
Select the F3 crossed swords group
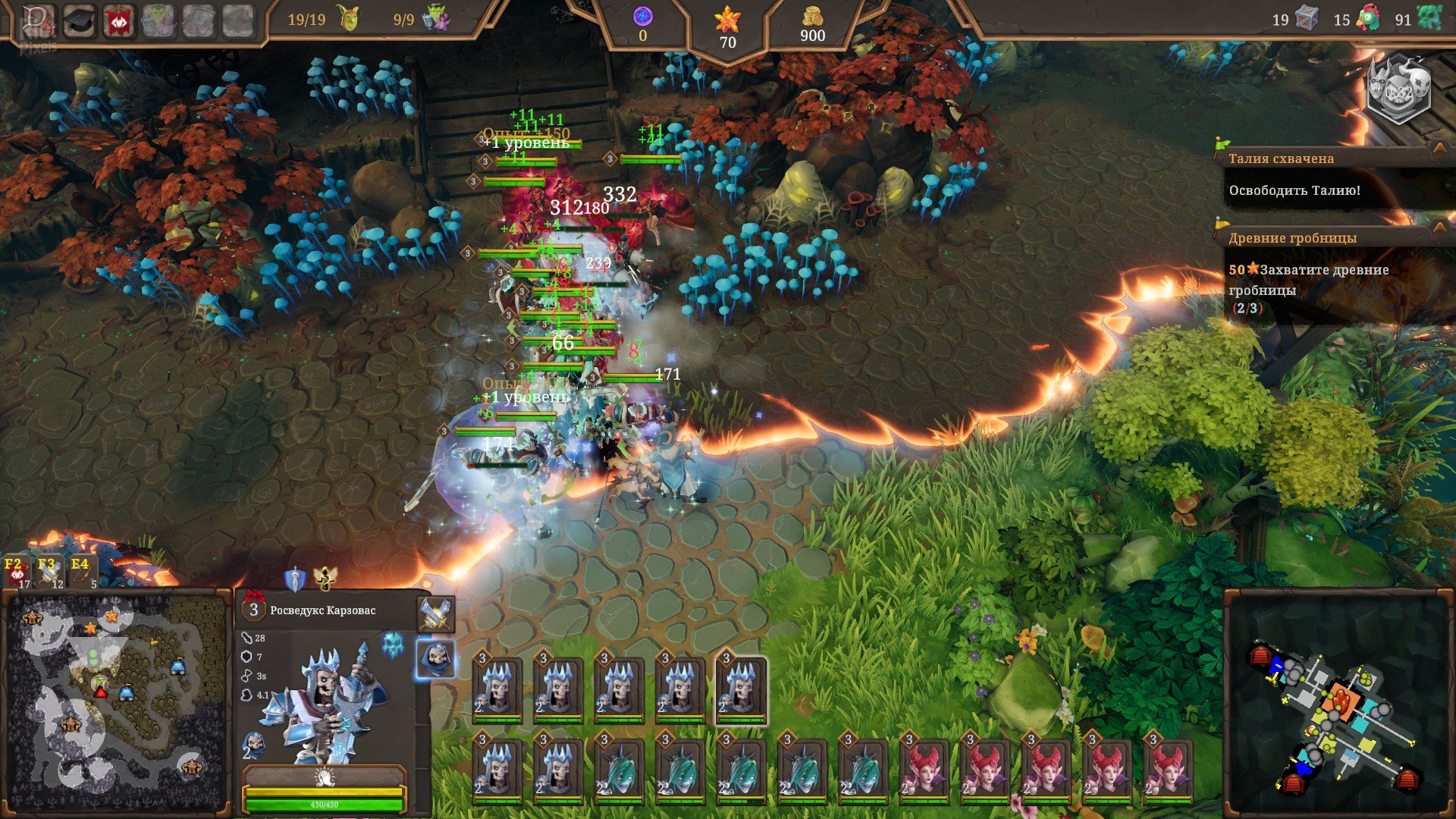point(49,573)
